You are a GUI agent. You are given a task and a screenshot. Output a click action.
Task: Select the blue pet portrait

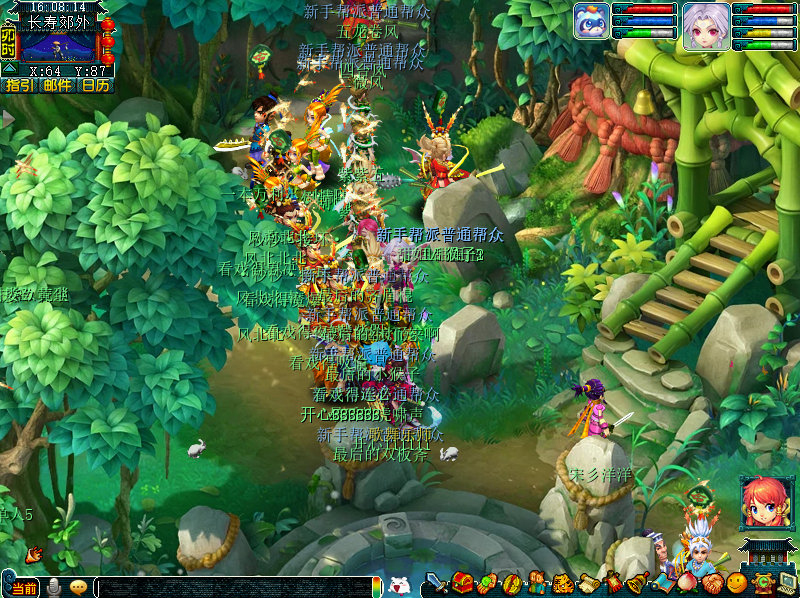click(591, 21)
